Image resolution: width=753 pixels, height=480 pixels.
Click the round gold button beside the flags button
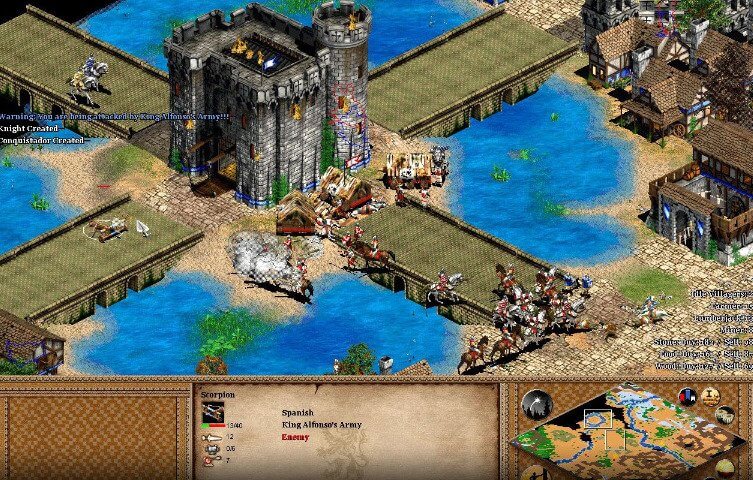[x=710, y=393]
